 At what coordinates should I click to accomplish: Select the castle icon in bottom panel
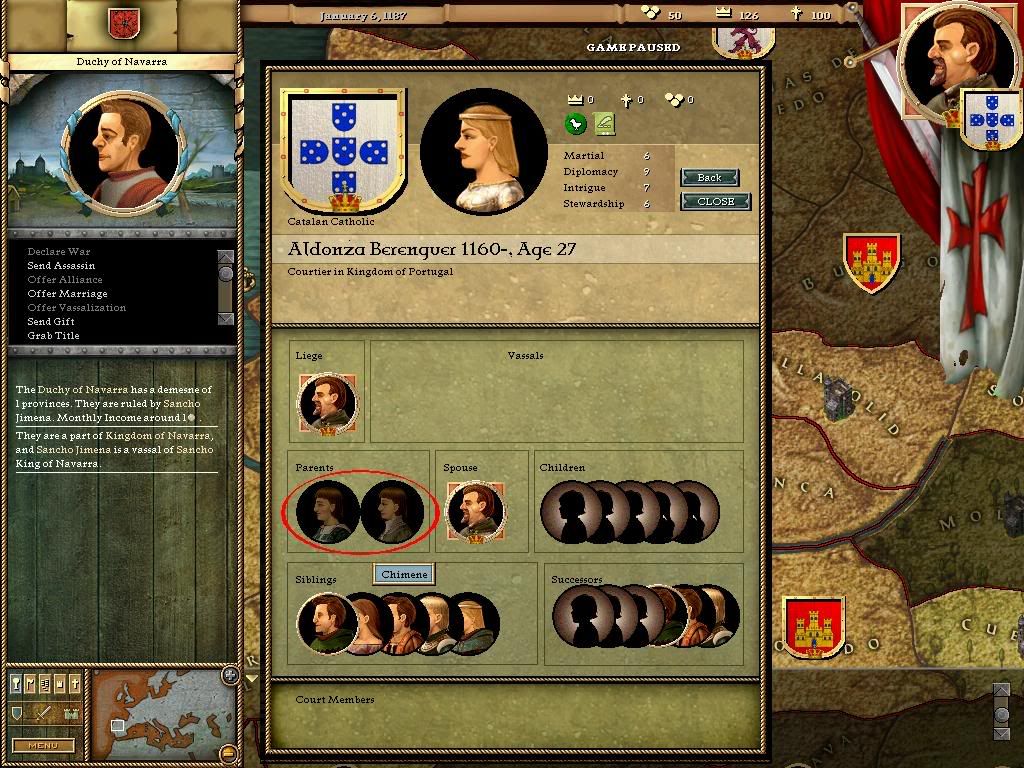[x=70, y=713]
